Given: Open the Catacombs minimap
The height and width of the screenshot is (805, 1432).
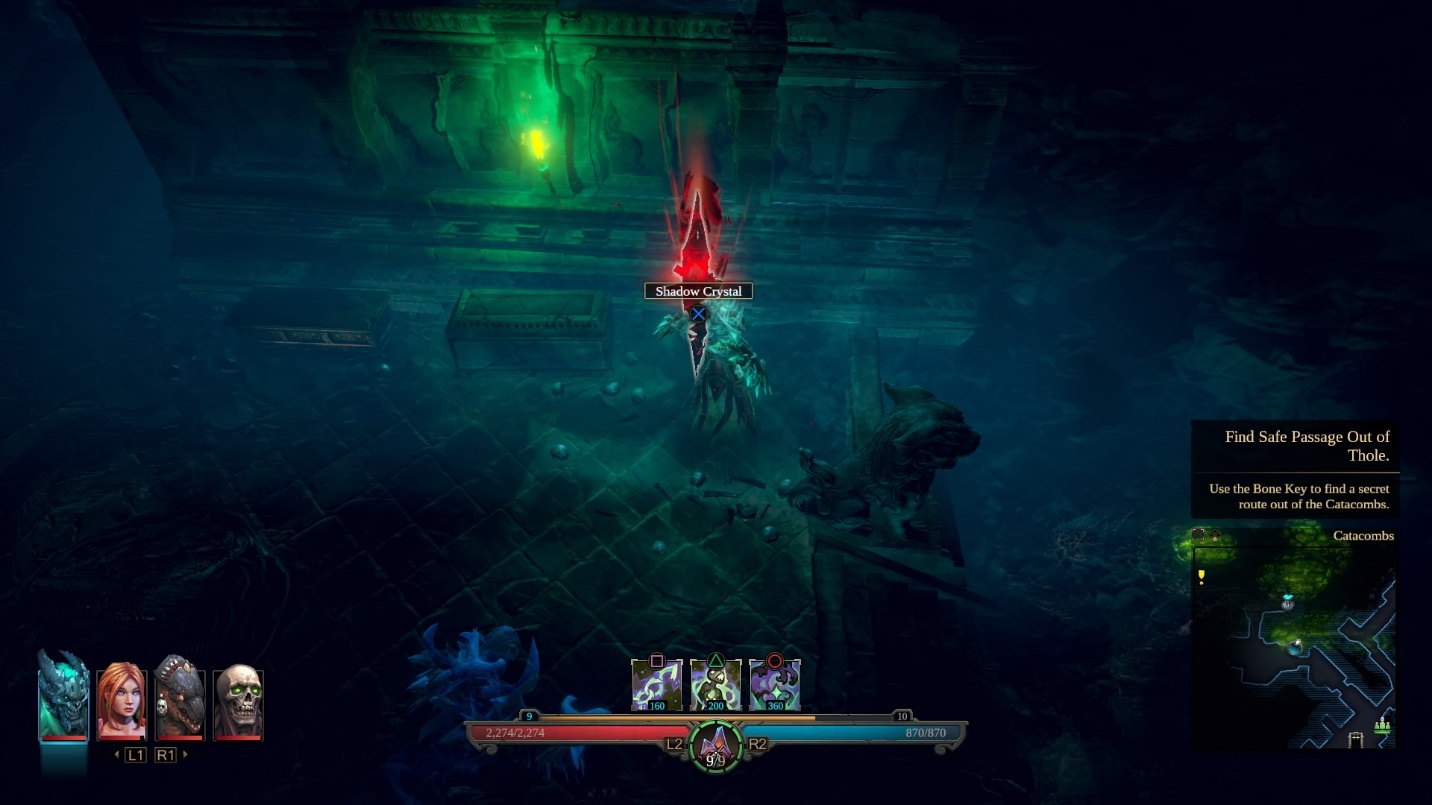Looking at the screenshot, I should (x=1294, y=646).
